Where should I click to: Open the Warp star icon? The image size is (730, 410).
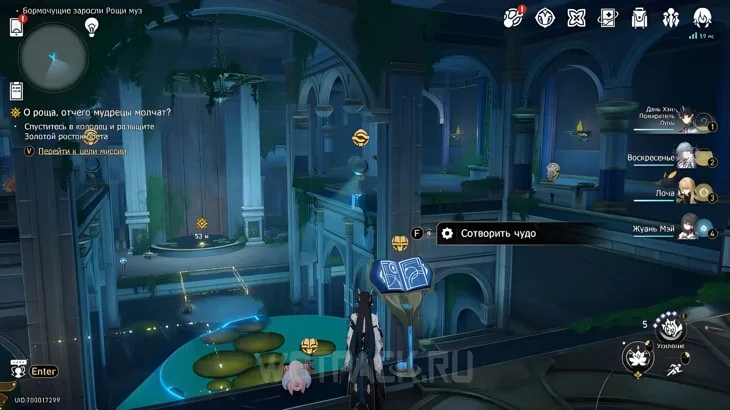(577, 17)
